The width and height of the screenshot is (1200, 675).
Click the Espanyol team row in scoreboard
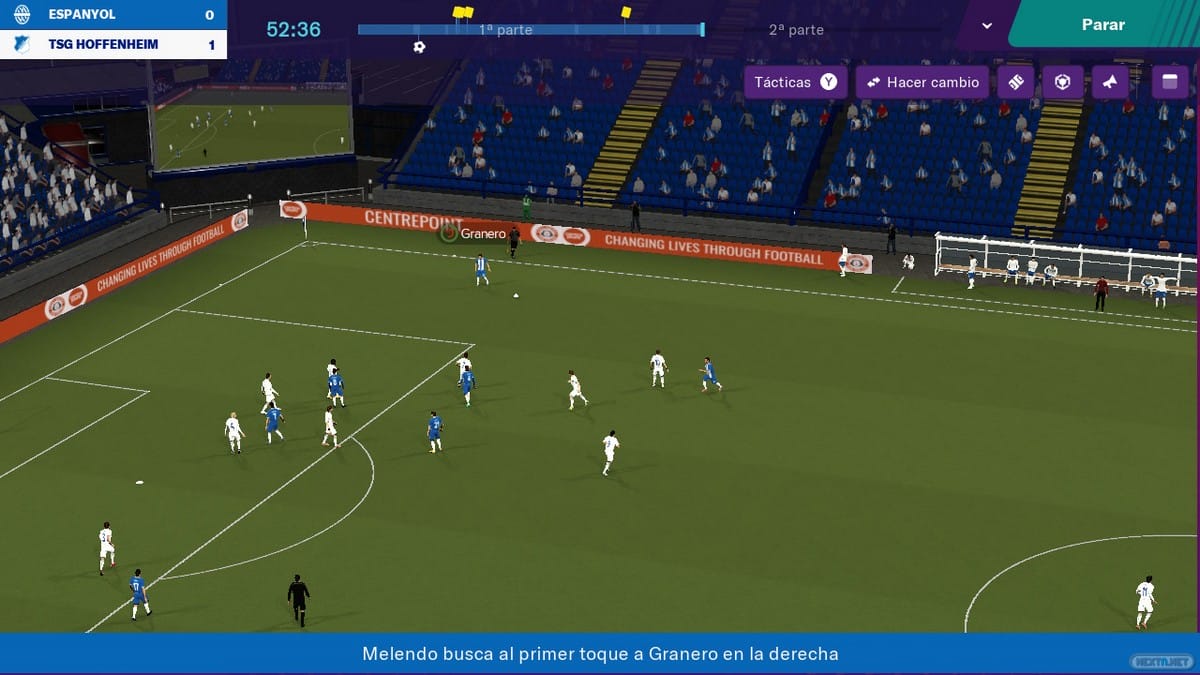pos(113,15)
